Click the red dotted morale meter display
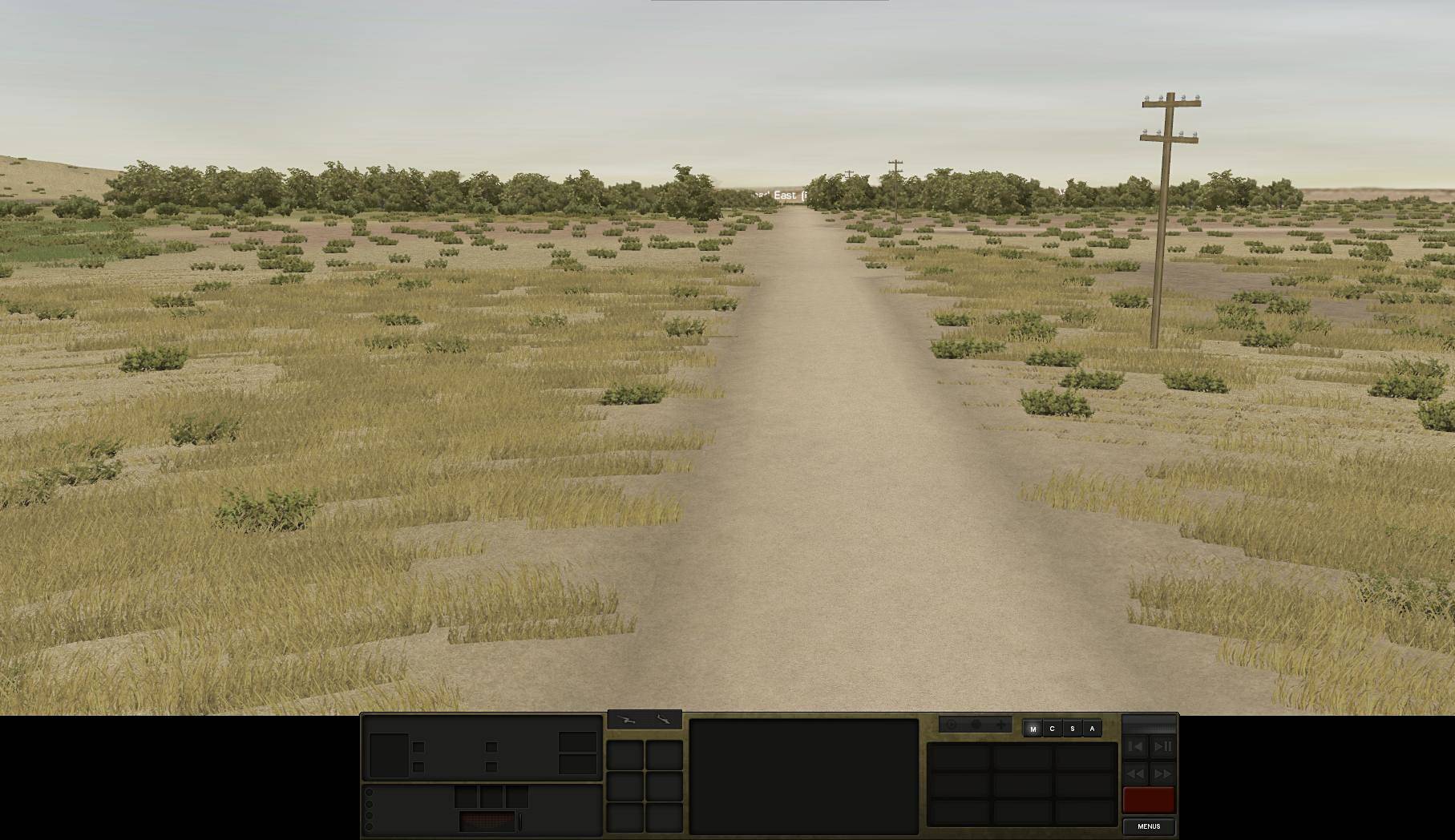The image size is (1455, 840). point(487,820)
